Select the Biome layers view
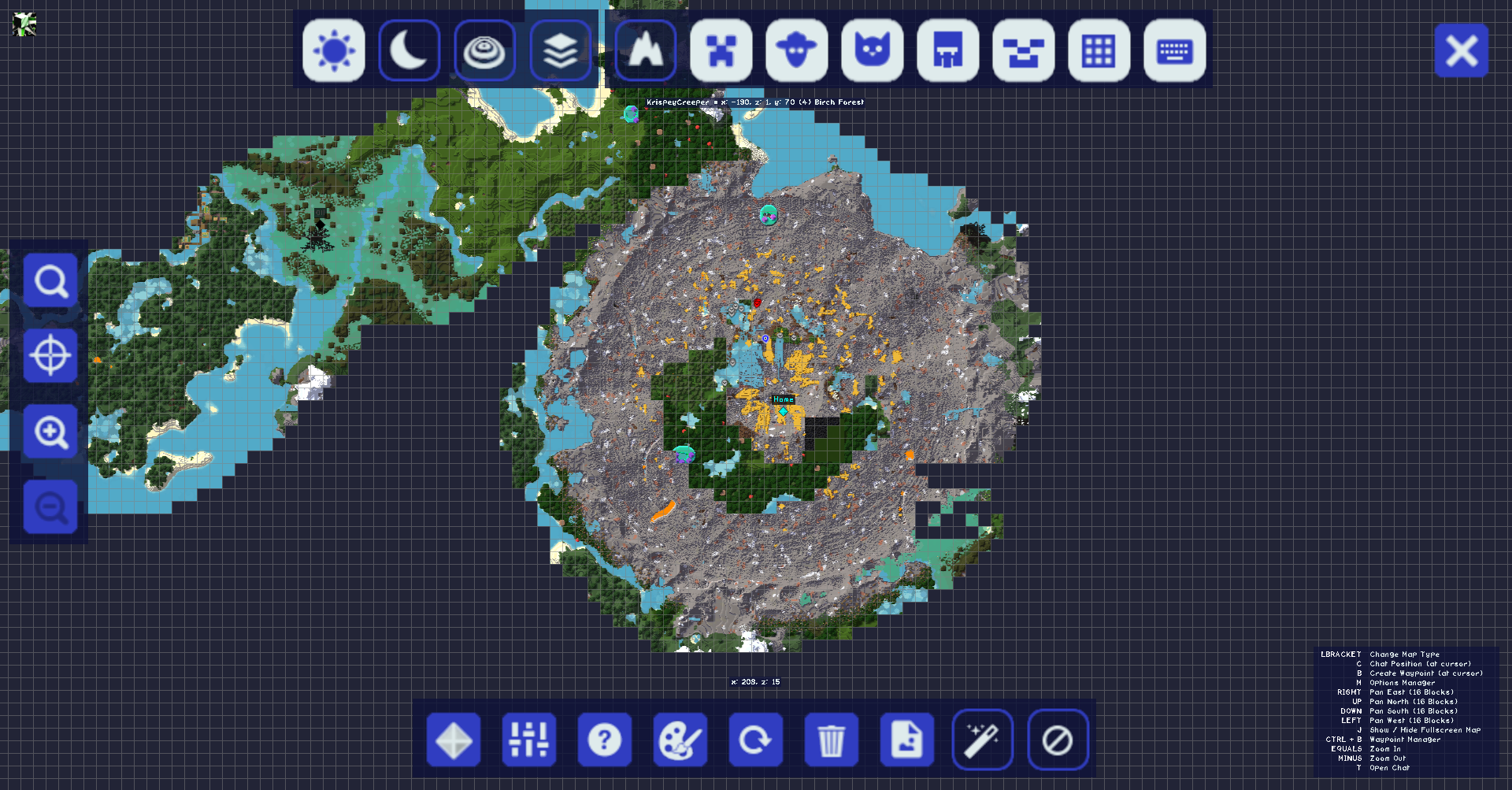 [x=560, y=51]
